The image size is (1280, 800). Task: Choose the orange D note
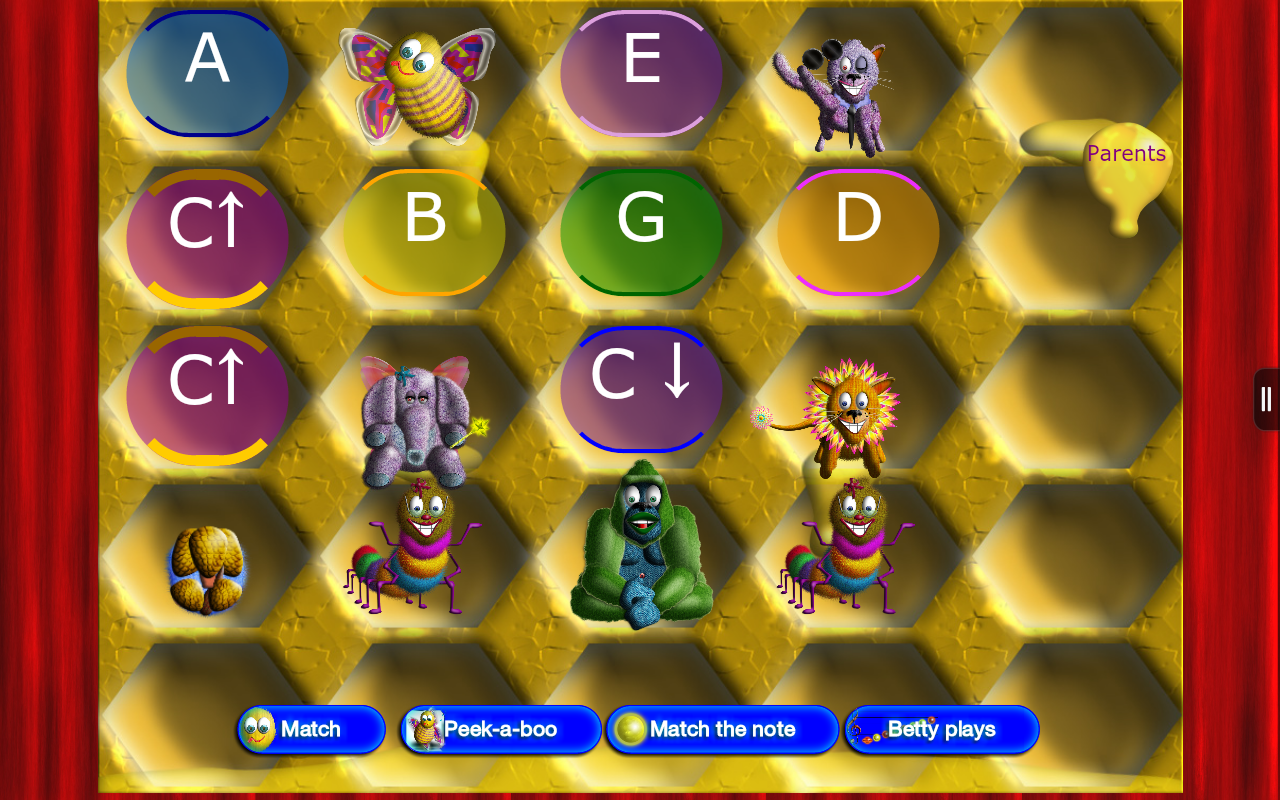tap(857, 230)
